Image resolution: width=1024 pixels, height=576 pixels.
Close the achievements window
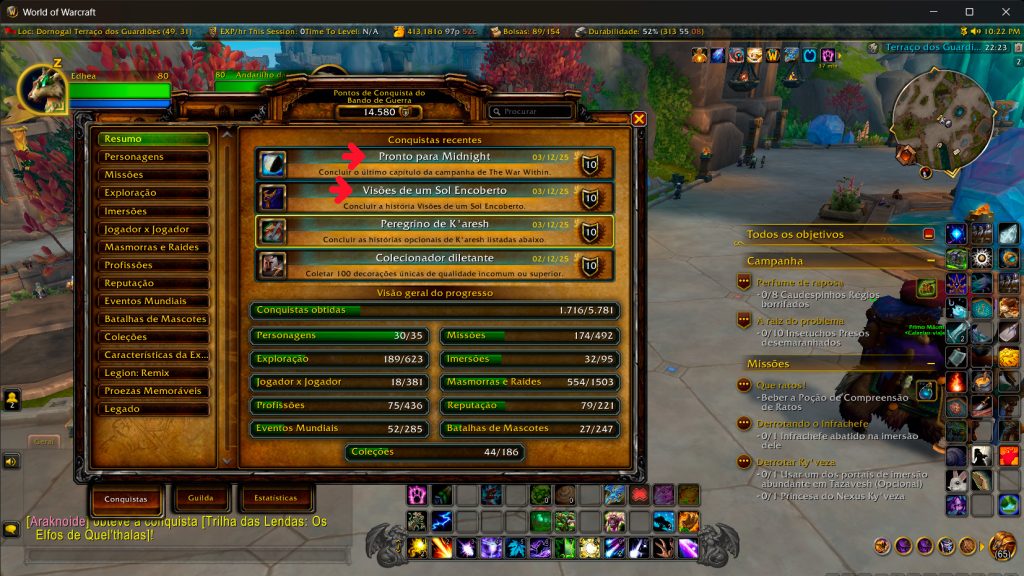(x=639, y=119)
